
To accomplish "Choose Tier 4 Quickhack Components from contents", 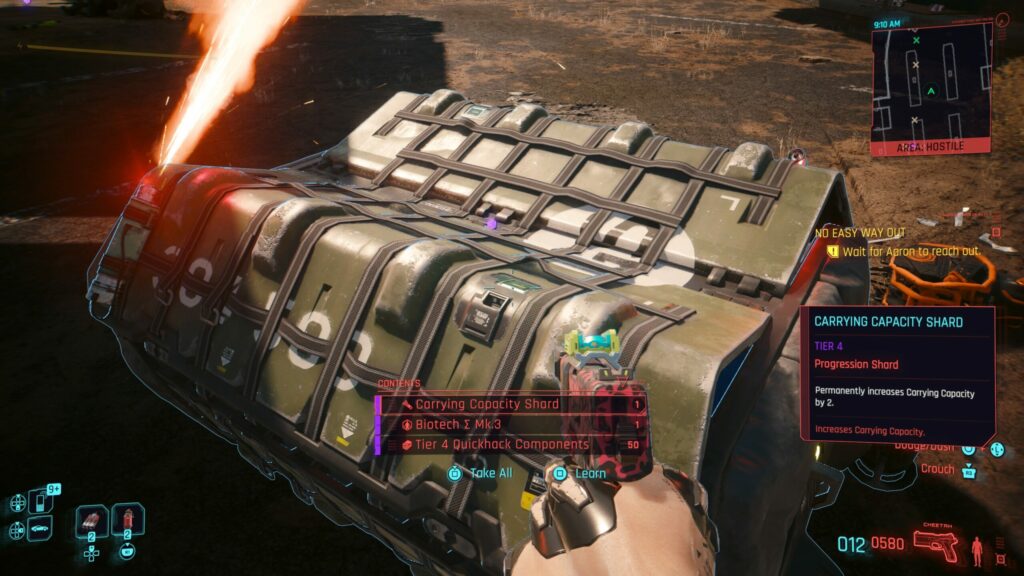I will (x=510, y=444).
